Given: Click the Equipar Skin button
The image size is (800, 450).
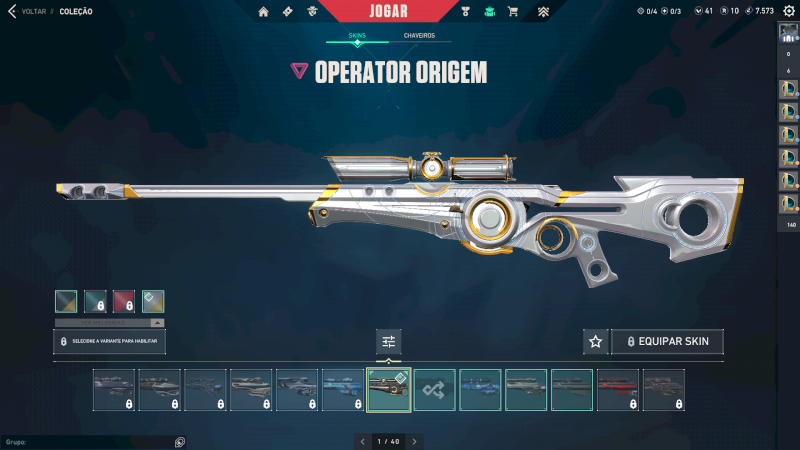Looking at the screenshot, I should [667, 342].
